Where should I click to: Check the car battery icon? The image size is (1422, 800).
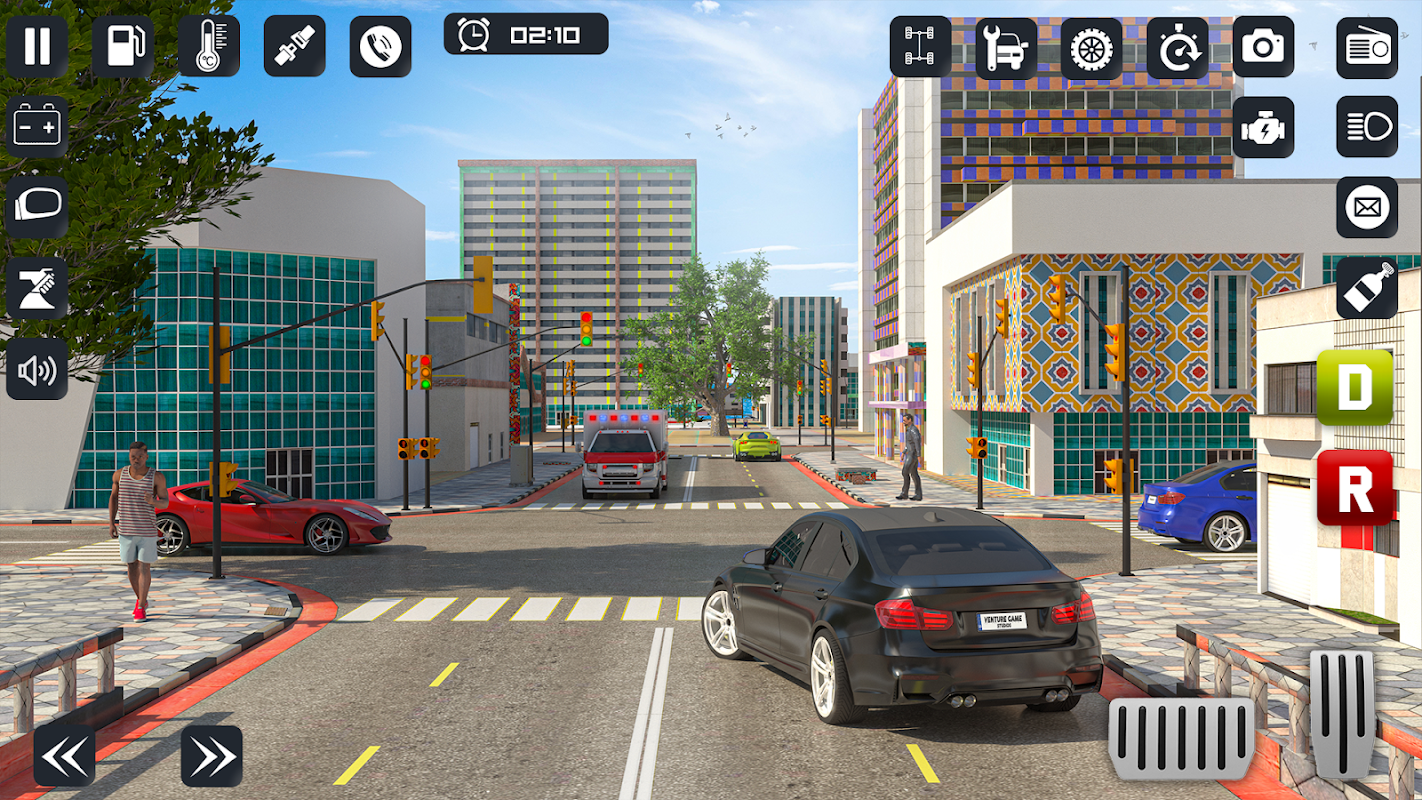click(x=37, y=127)
